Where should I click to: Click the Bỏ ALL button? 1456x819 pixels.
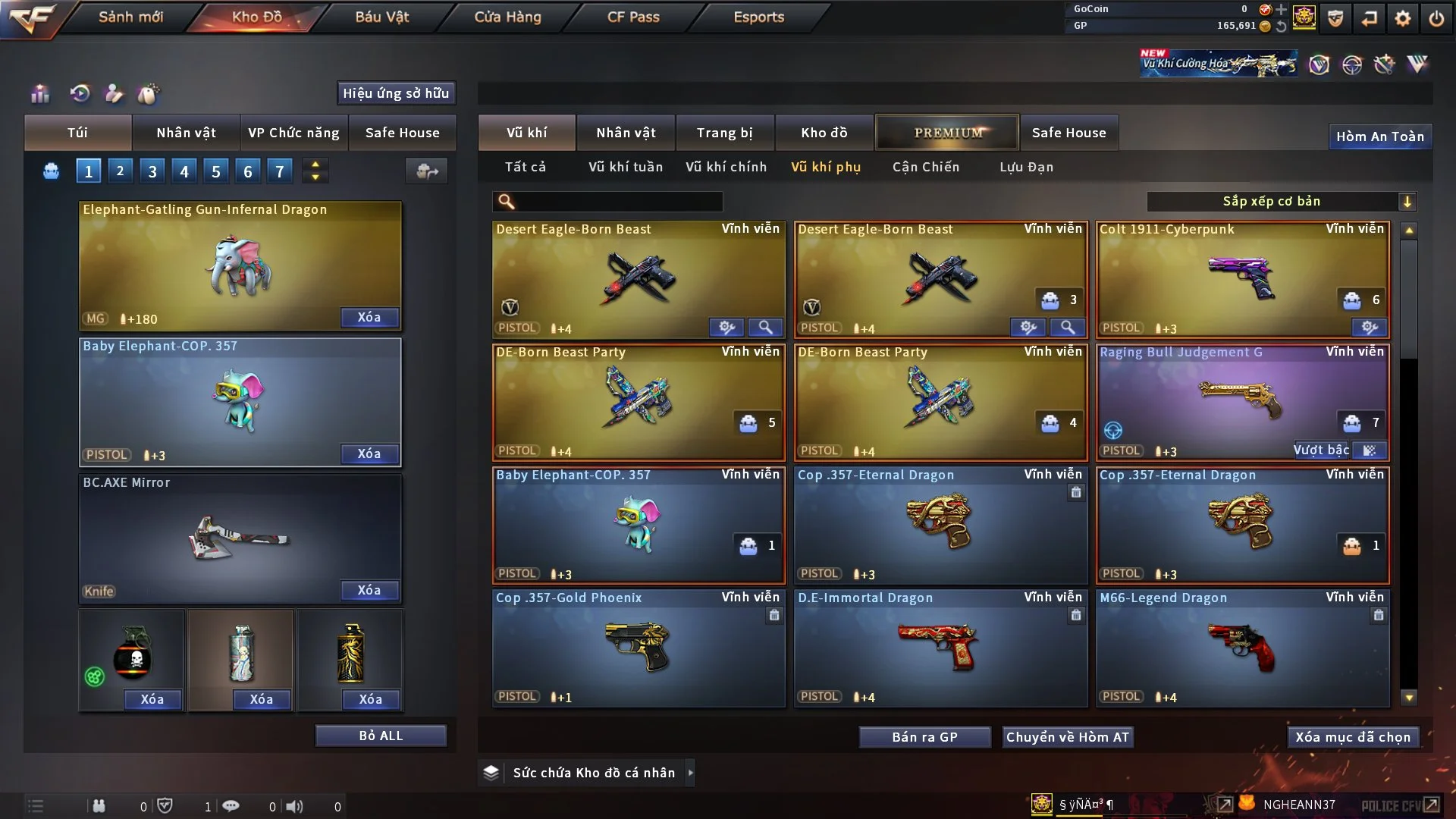point(381,736)
